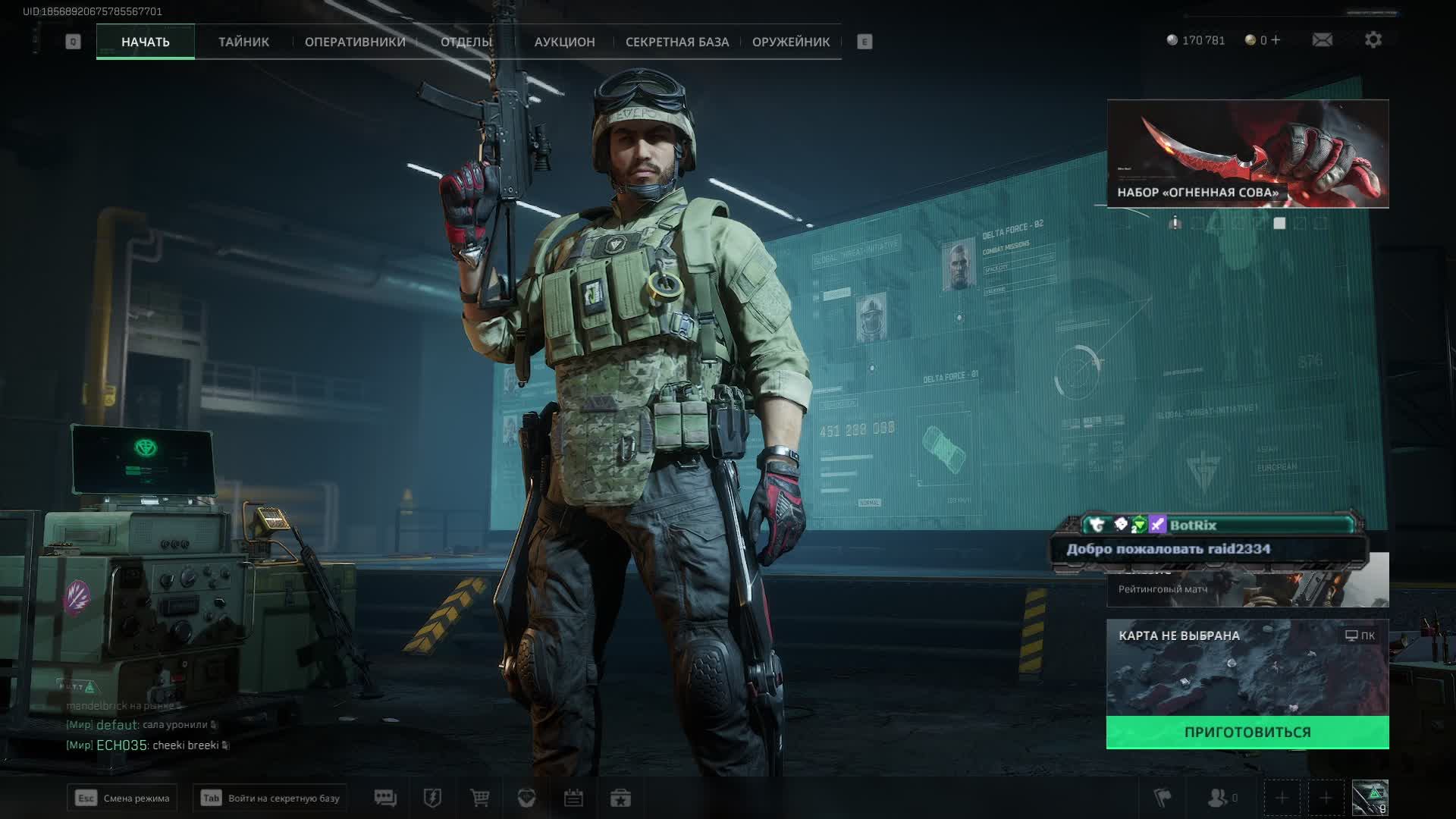Select the НАЧАТЬ tab
This screenshot has width=1456, height=819.
(145, 42)
